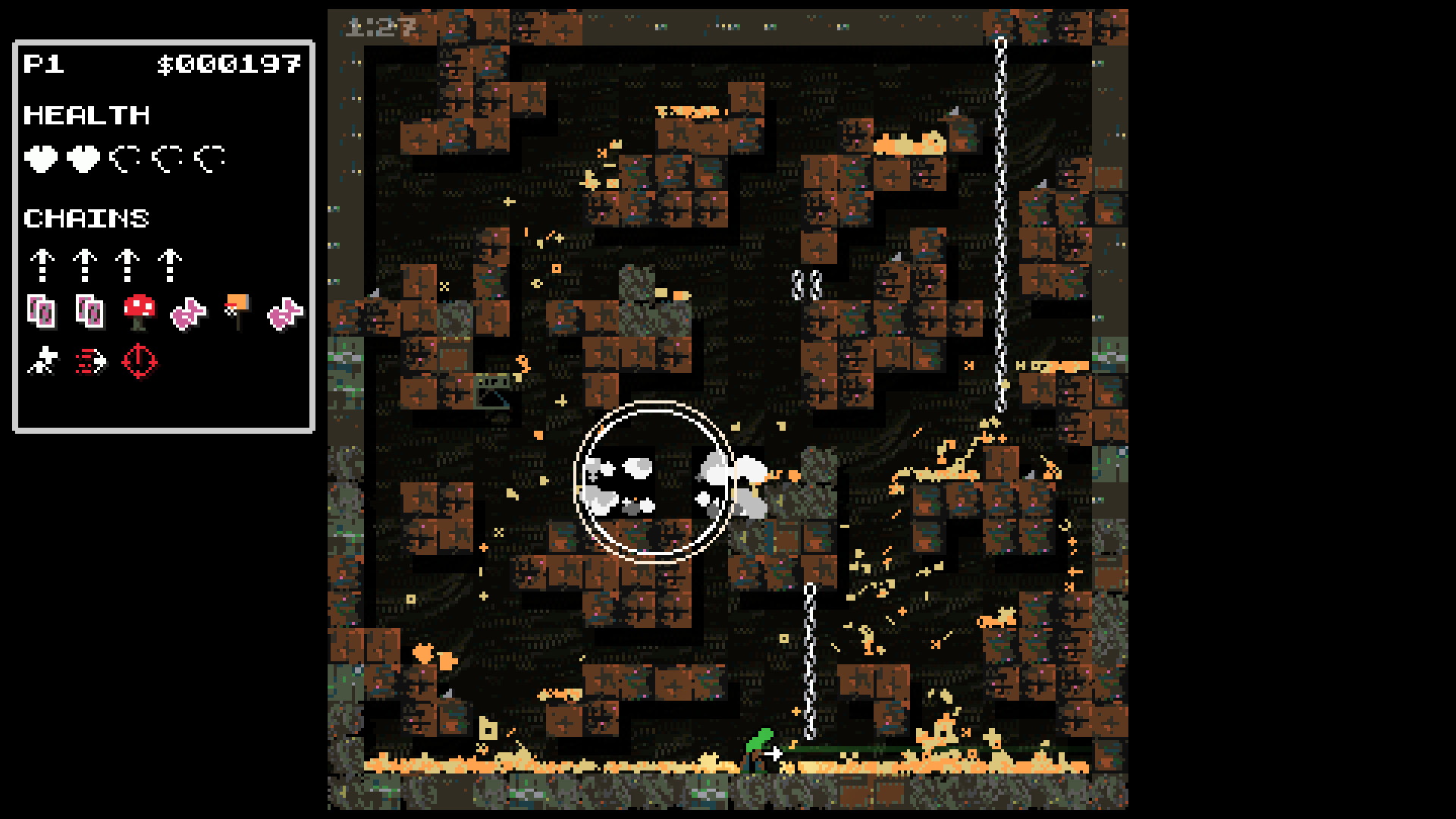
Task: Select the second playing cards item icon
Action: [x=90, y=309]
